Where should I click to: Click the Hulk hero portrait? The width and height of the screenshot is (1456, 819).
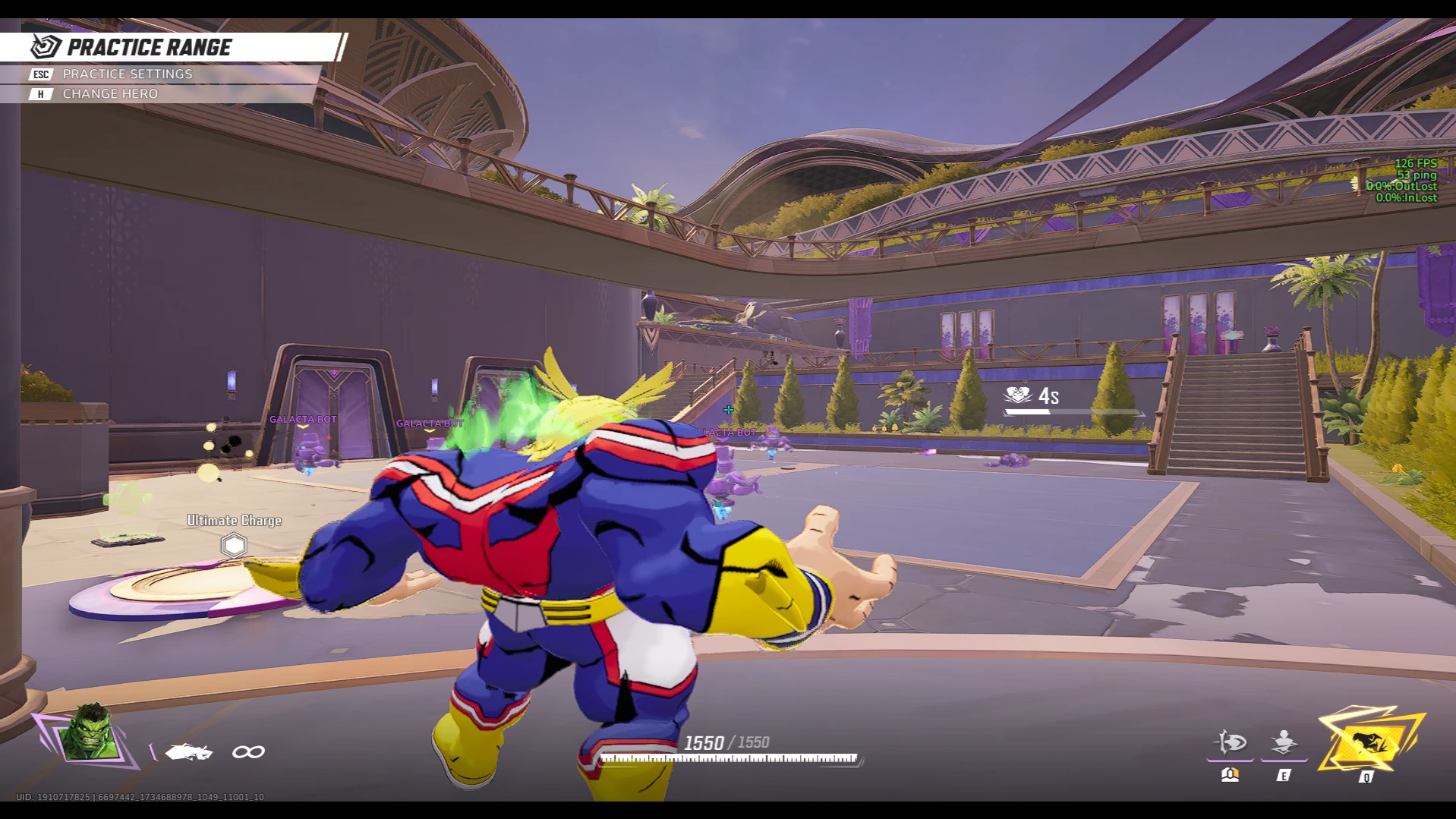[91, 733]
